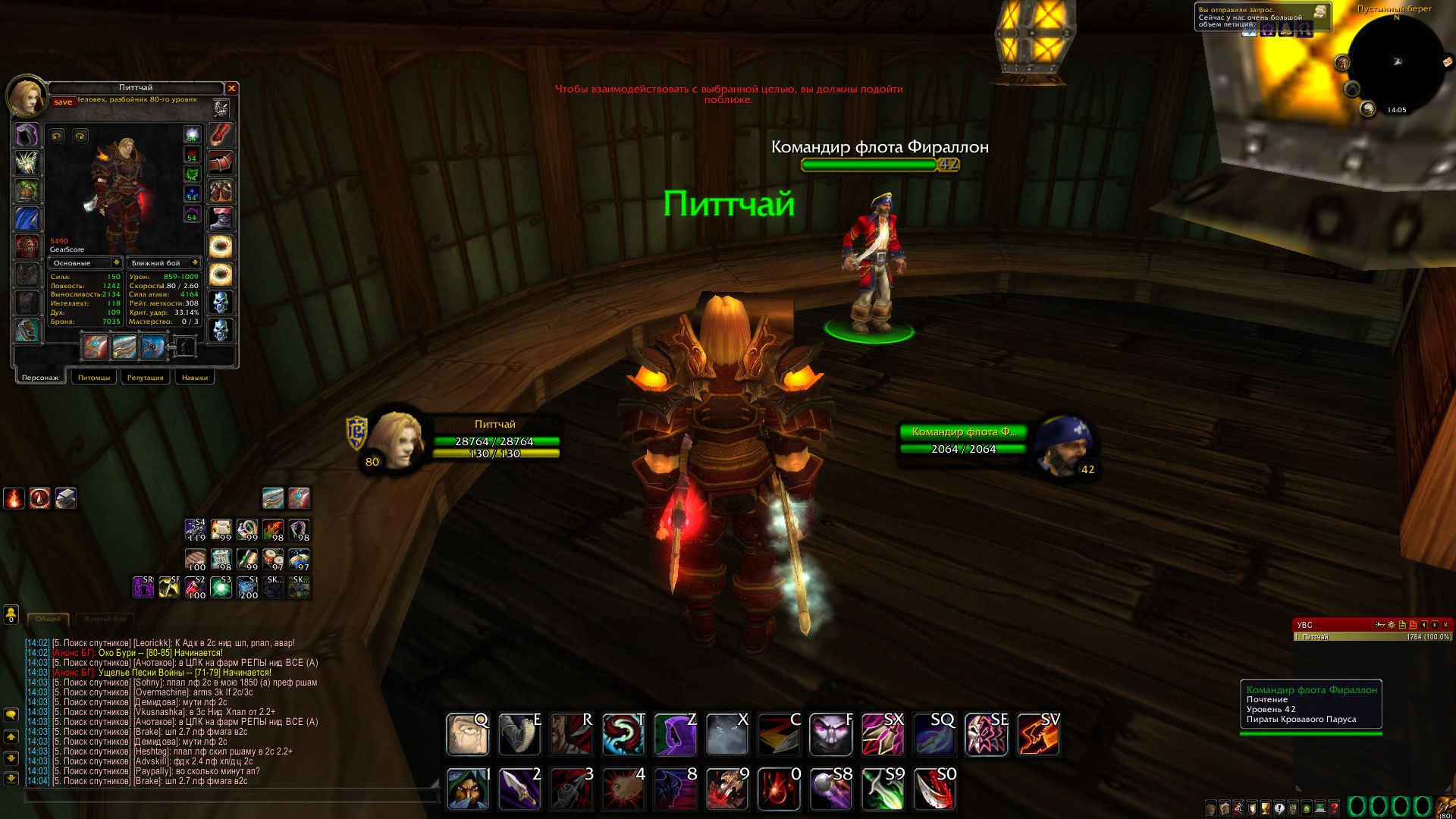Open the petition ticket status scroll
1456x819 pixels.
tap(1320, 12)
